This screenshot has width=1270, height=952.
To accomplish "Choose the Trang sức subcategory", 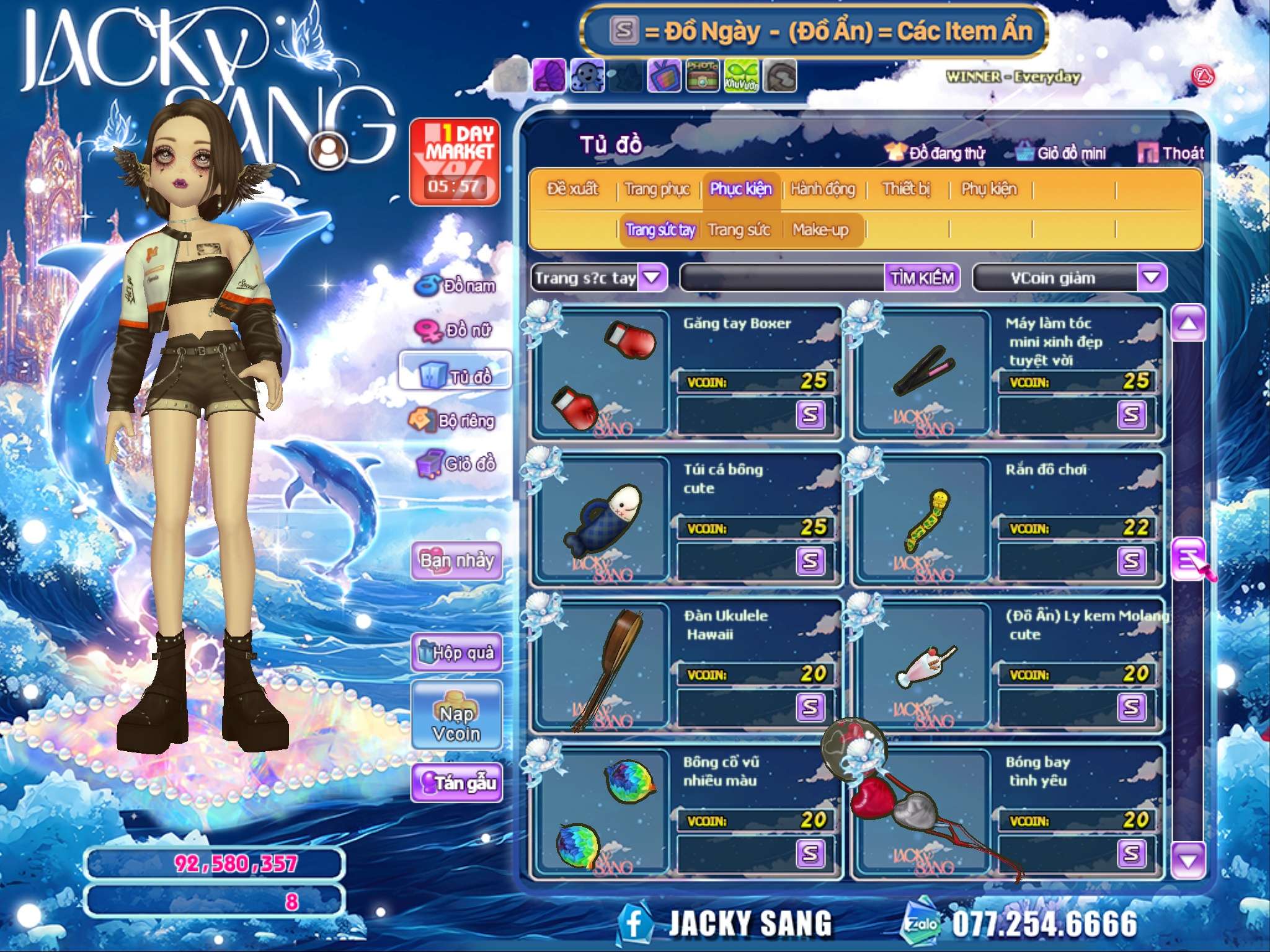I will click(739, 230).
